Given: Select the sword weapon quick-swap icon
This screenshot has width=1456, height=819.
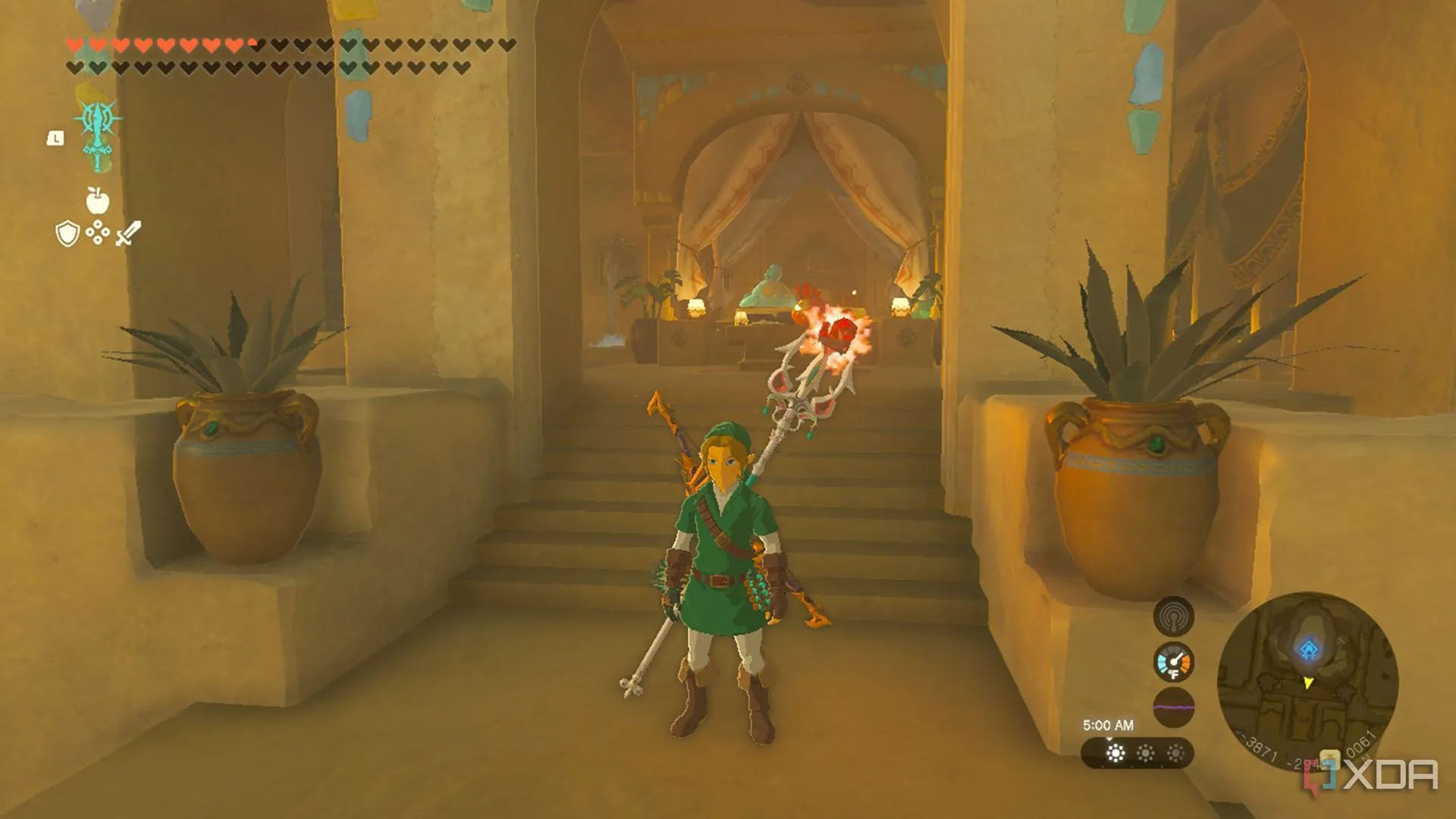Looking at the screenshot, I should [127, 234].
